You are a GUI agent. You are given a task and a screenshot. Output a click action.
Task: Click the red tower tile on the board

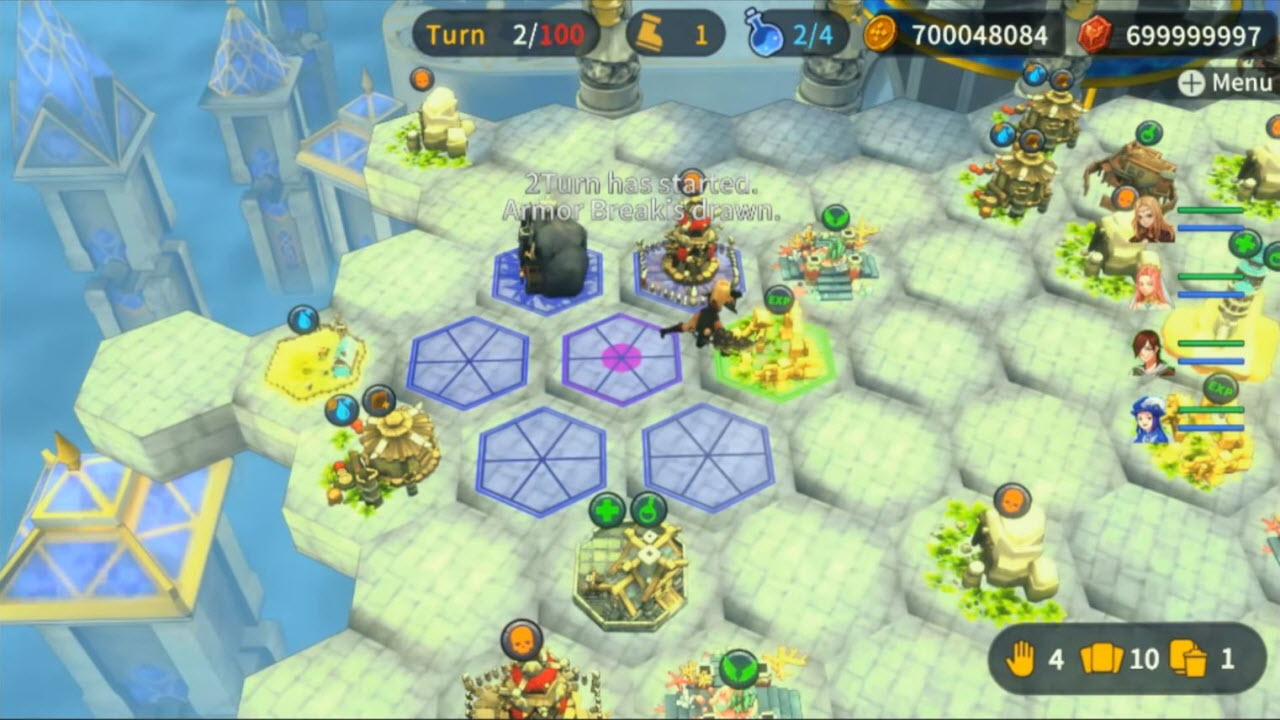point(690,255)
